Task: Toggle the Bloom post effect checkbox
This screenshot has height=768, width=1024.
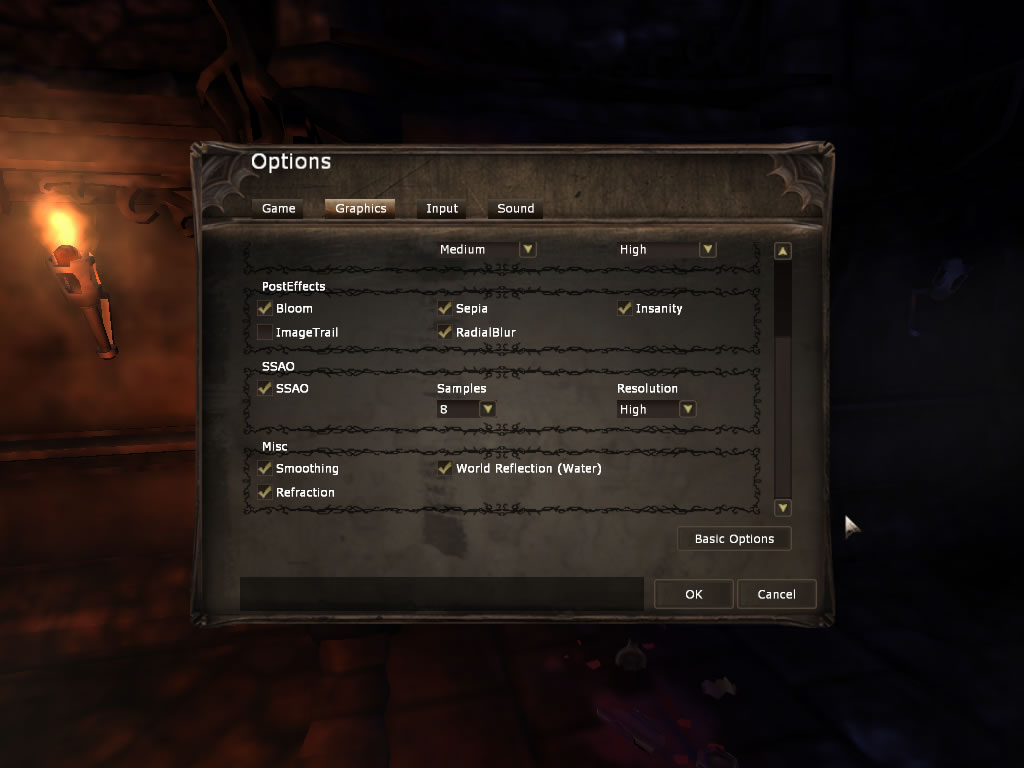Action: click(265, 309)
